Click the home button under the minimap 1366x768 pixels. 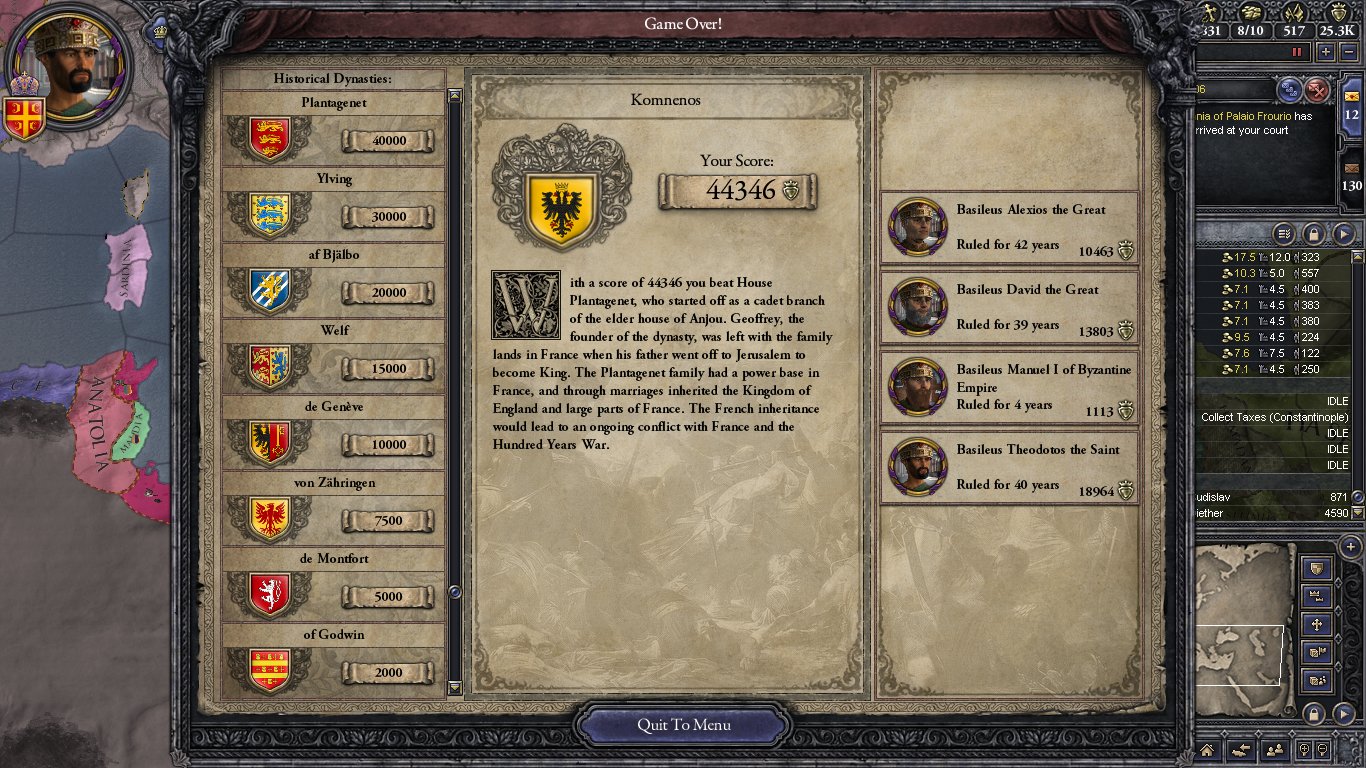(x=1207, y=749)
